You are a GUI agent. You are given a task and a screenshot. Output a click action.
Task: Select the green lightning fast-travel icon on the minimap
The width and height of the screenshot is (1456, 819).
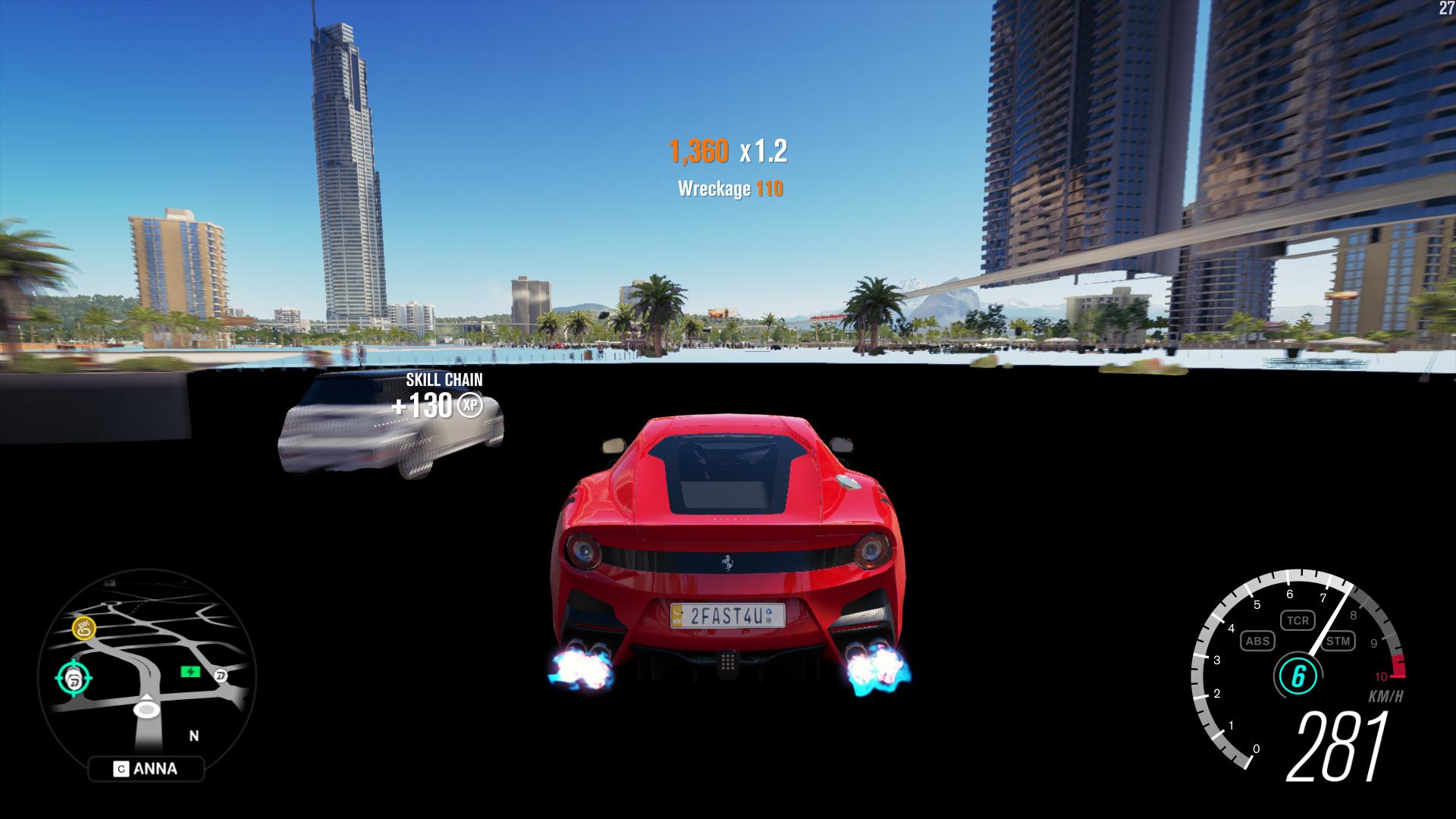[190, 672]
